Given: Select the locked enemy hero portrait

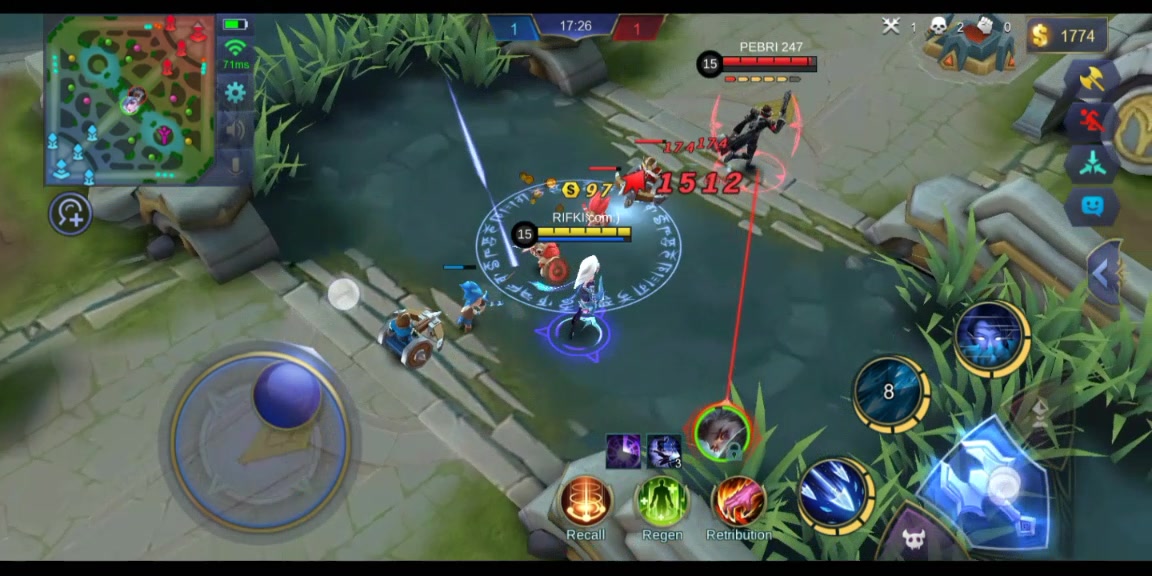Looking at the screenshot, I should pos(721,432).
